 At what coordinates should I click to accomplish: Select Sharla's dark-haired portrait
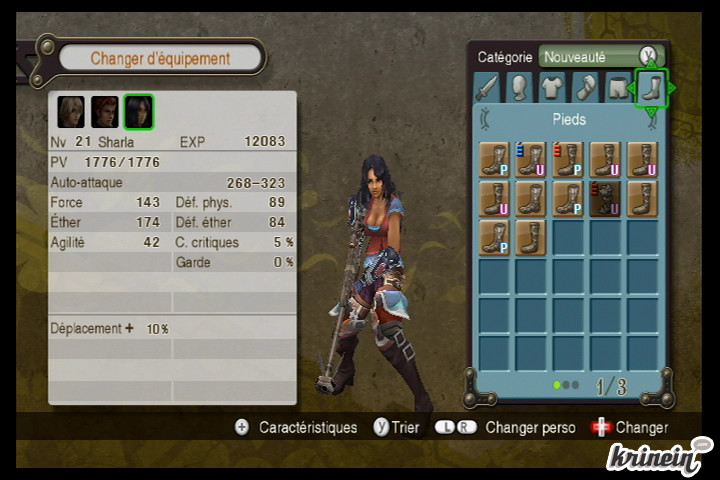point(139,111)
